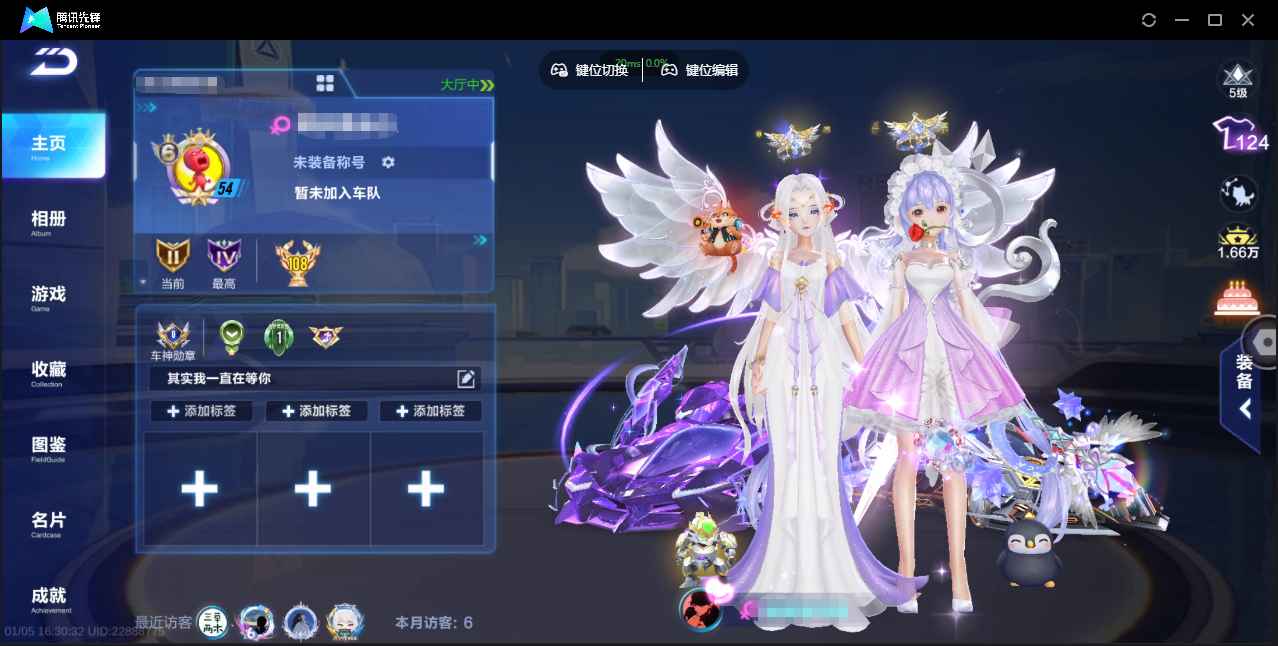Click the 车神勋章 medal badge

pos(172,336)
